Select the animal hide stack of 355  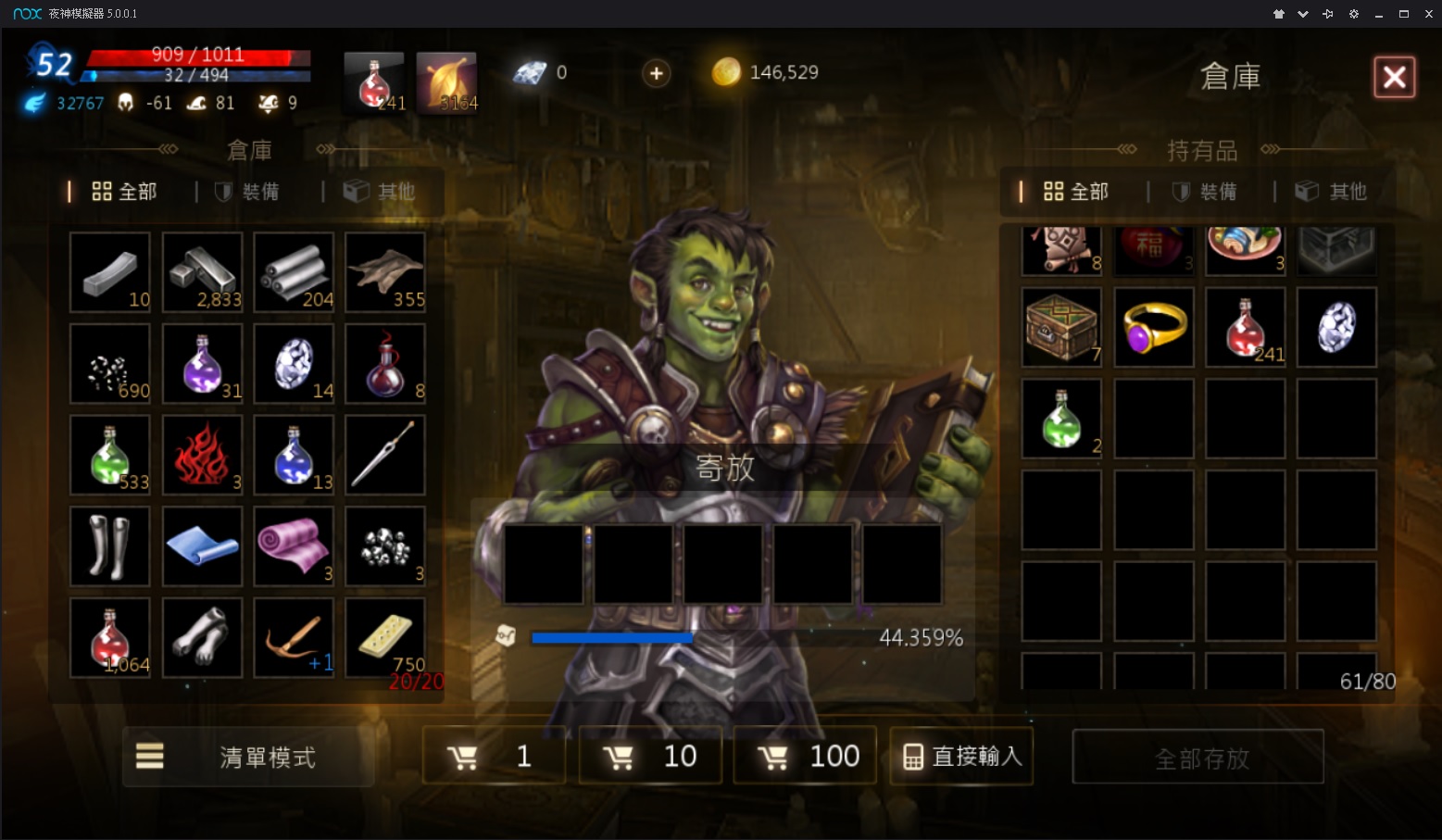tap(385, 272)
